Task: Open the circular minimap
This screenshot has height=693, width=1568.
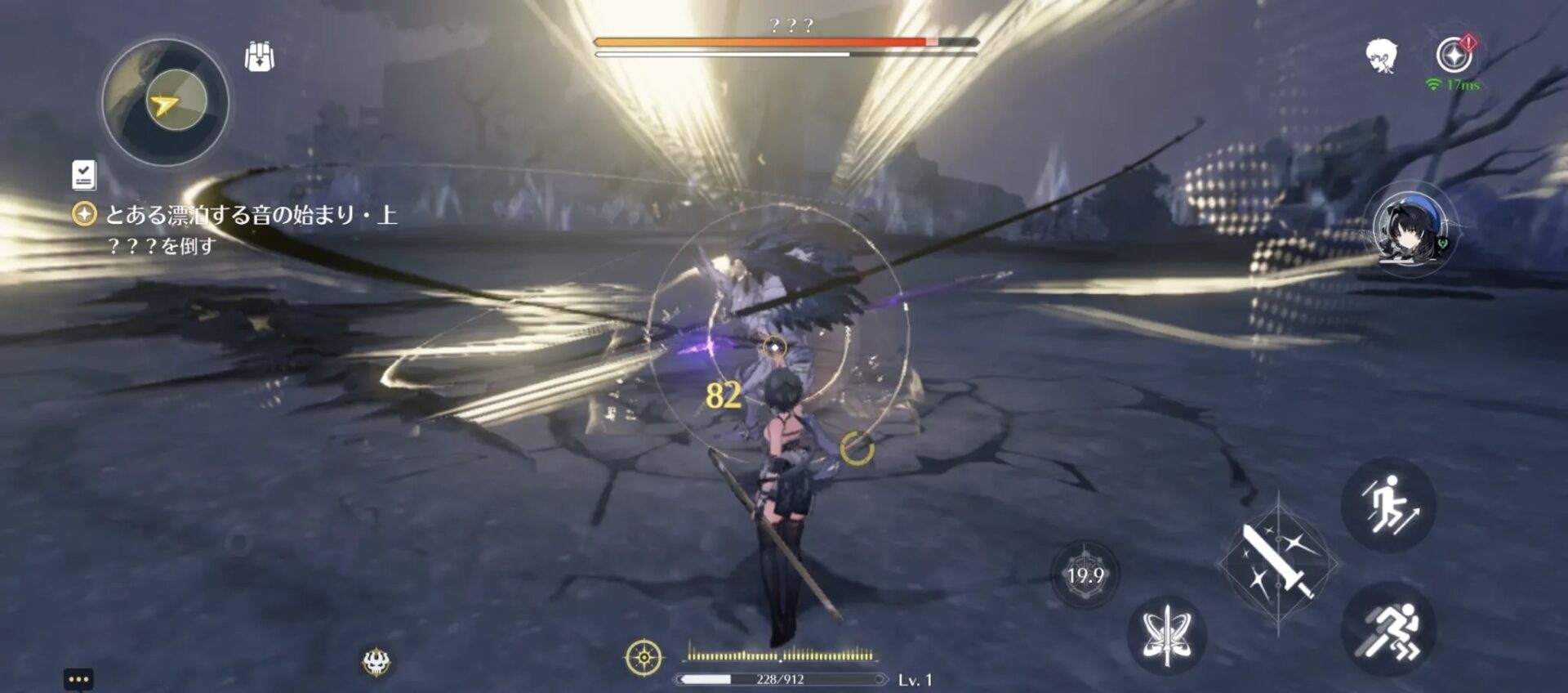Action: click(x=165, y=103)
